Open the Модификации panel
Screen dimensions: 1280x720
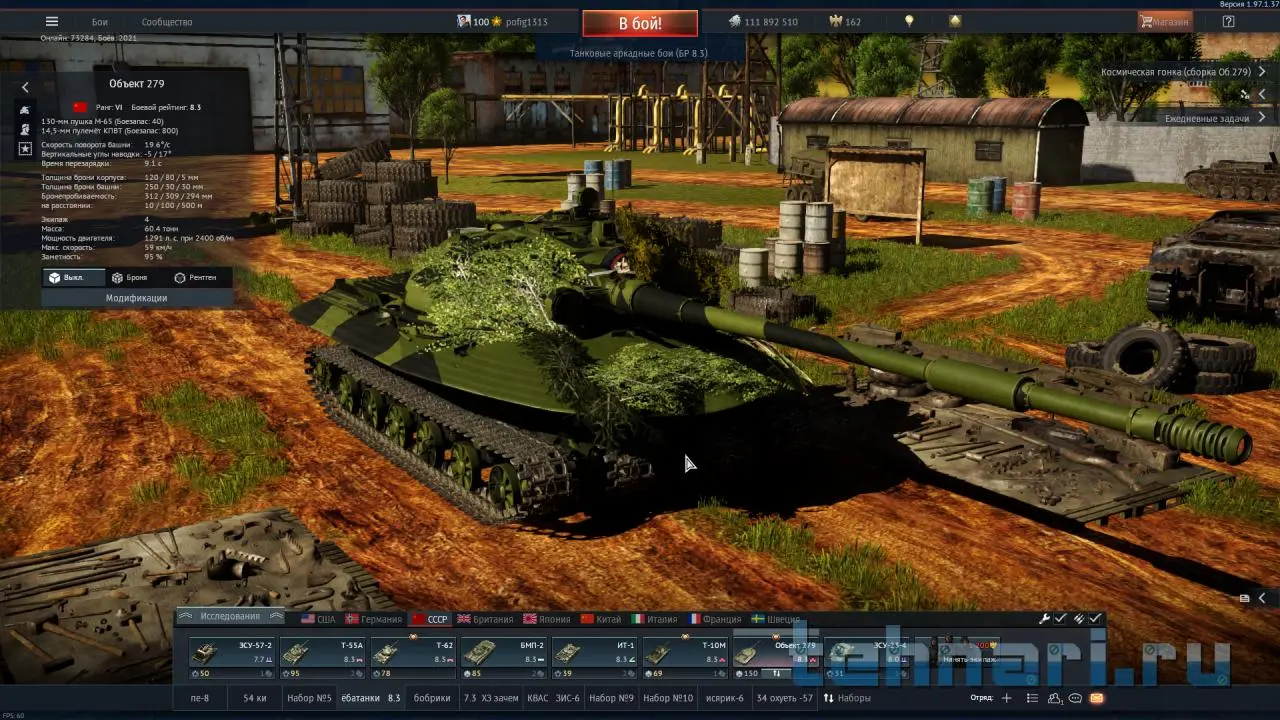[x=137, y=298]
